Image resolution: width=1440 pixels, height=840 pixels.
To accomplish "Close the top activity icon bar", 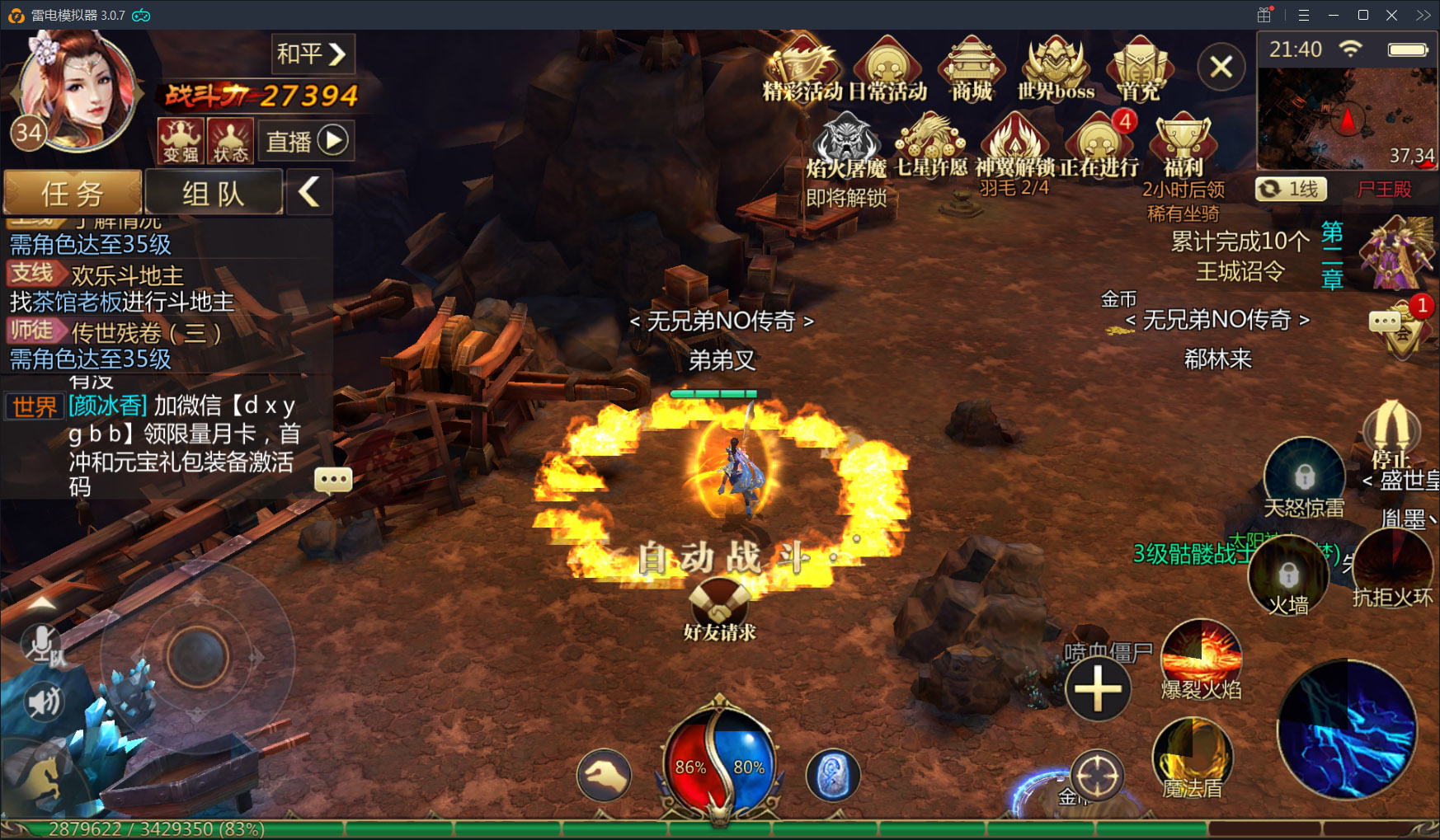I will coord(1221,67).
